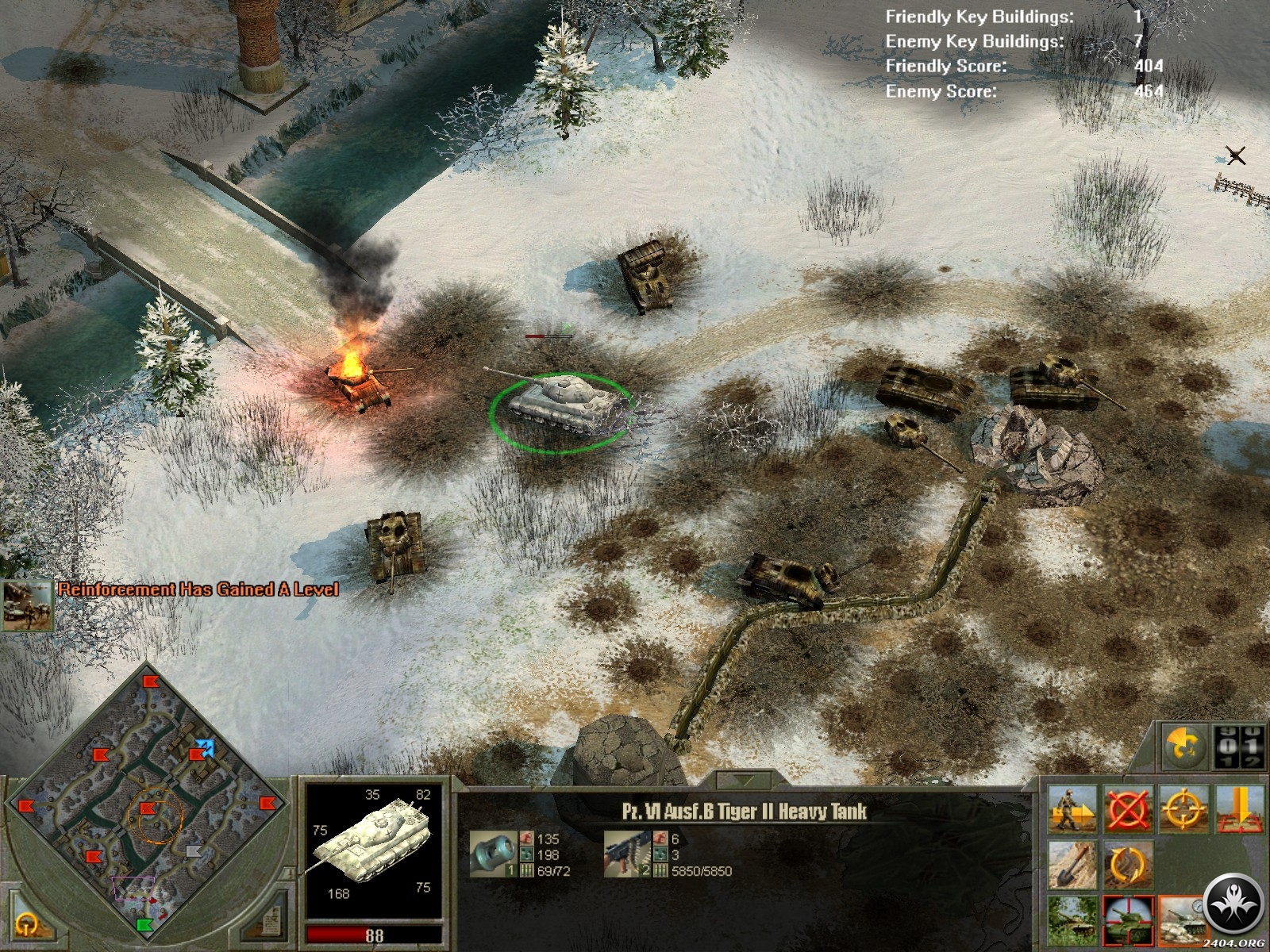This screenshot has width=1270, height=952.
Task: Select the tank-in-foliage ambush stance icon
Action: click(1072, 920)
